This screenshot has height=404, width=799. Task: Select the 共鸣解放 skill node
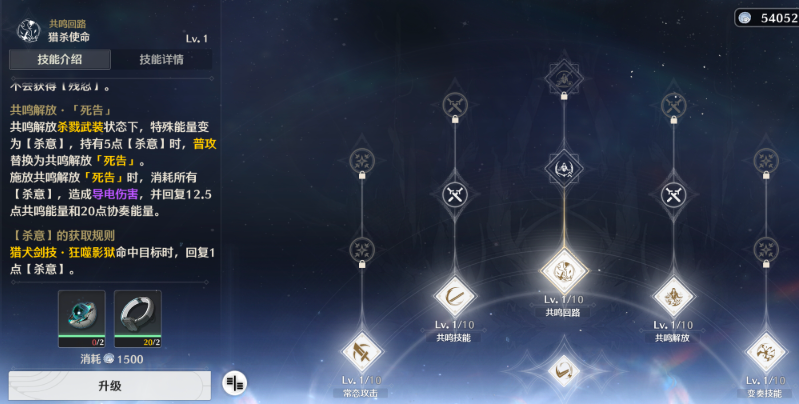click(x=672, y=296)
